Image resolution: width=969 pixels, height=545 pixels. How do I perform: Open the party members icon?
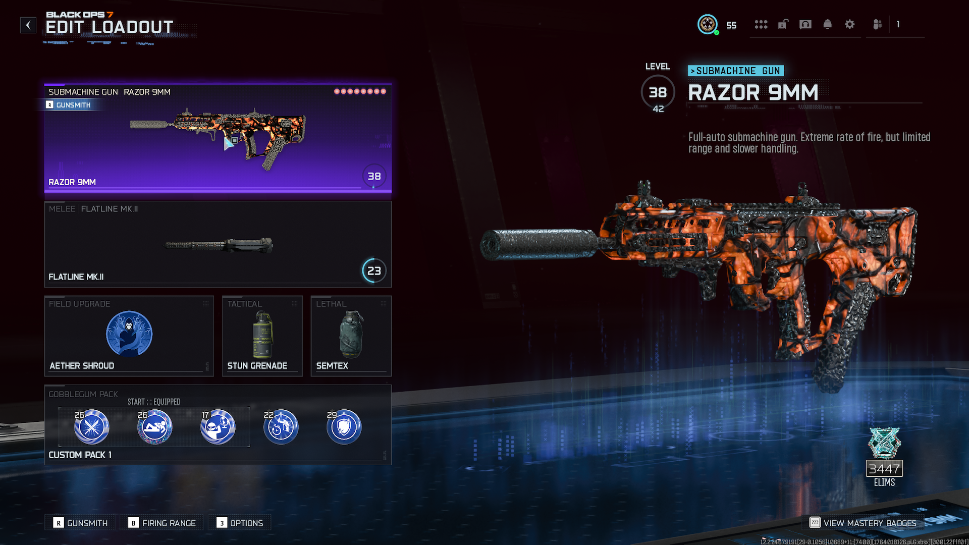click(x=877, y=25)
